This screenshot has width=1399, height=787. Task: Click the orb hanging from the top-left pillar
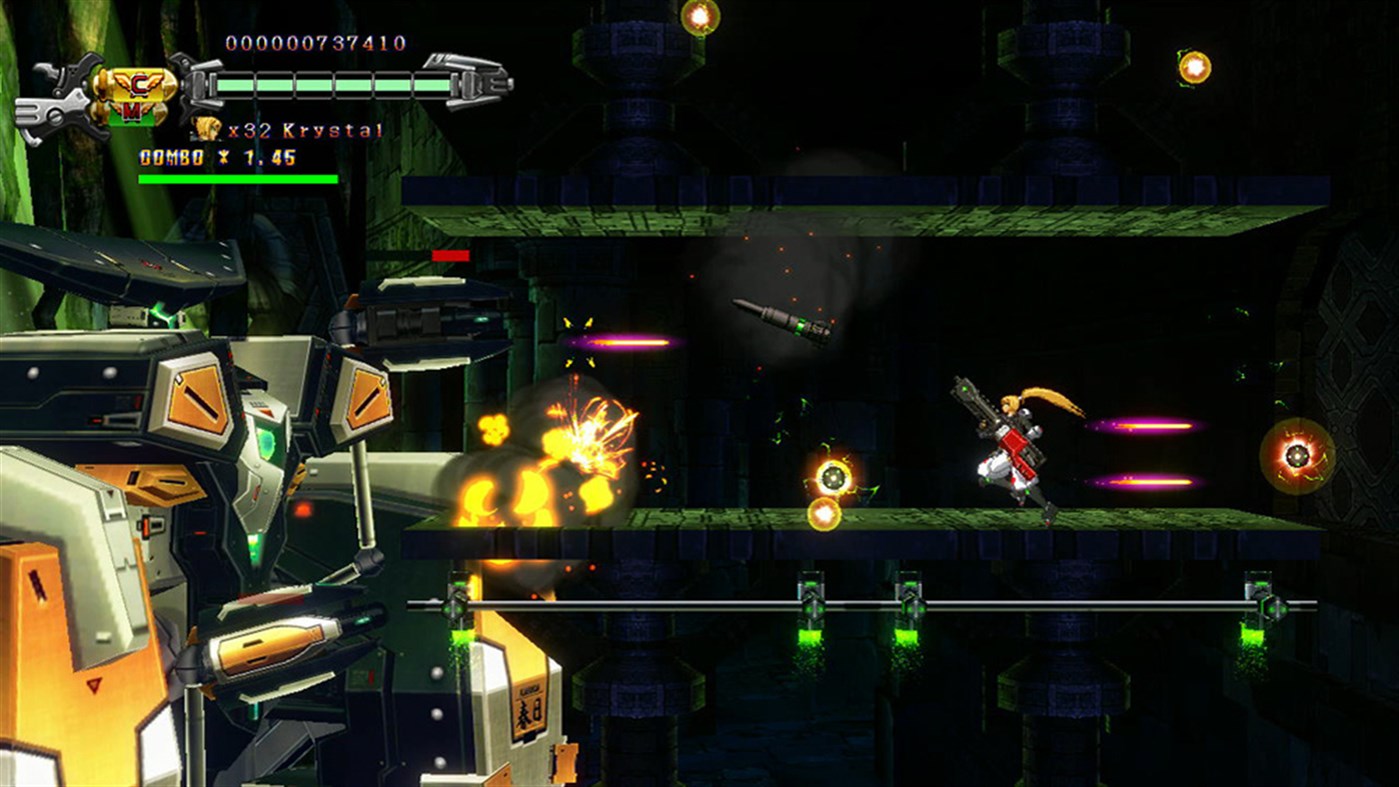700,16
